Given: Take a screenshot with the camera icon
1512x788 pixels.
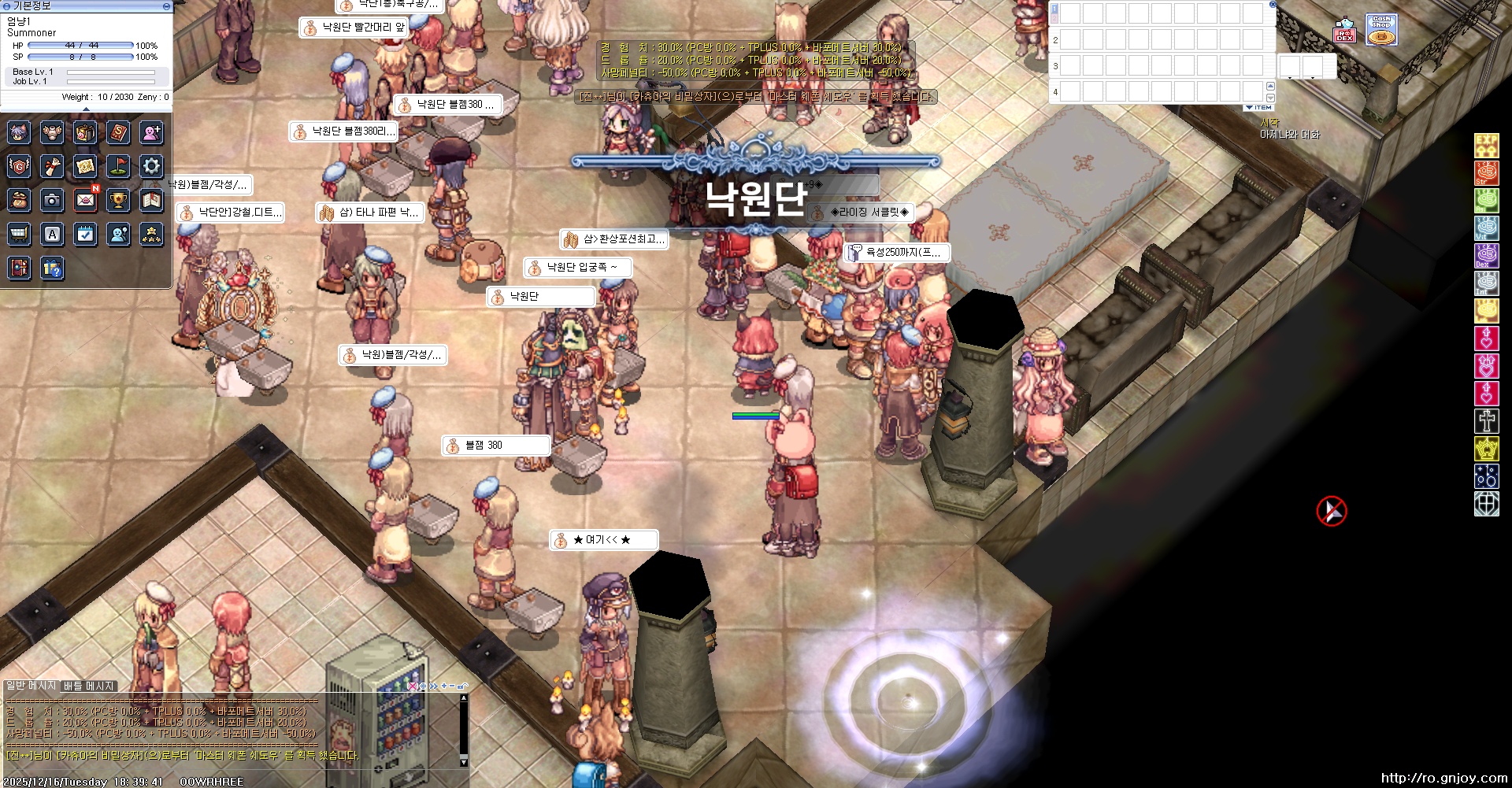Looking at the screenshot, I should click(52, 200).
